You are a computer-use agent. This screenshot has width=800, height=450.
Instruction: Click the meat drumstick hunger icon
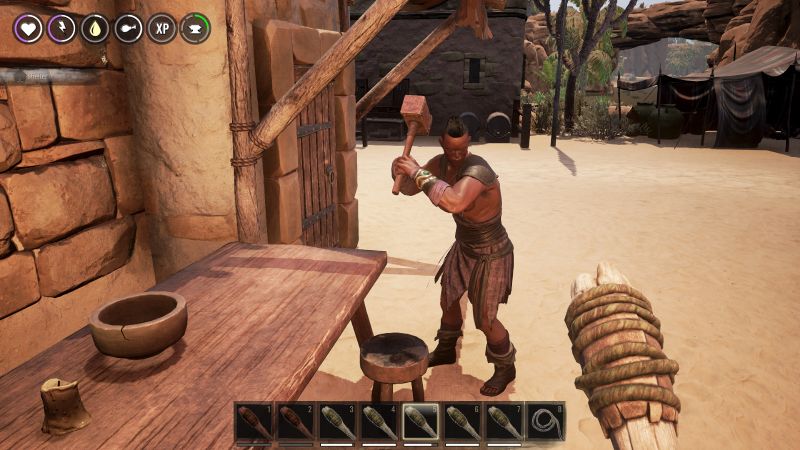[129, 28]
